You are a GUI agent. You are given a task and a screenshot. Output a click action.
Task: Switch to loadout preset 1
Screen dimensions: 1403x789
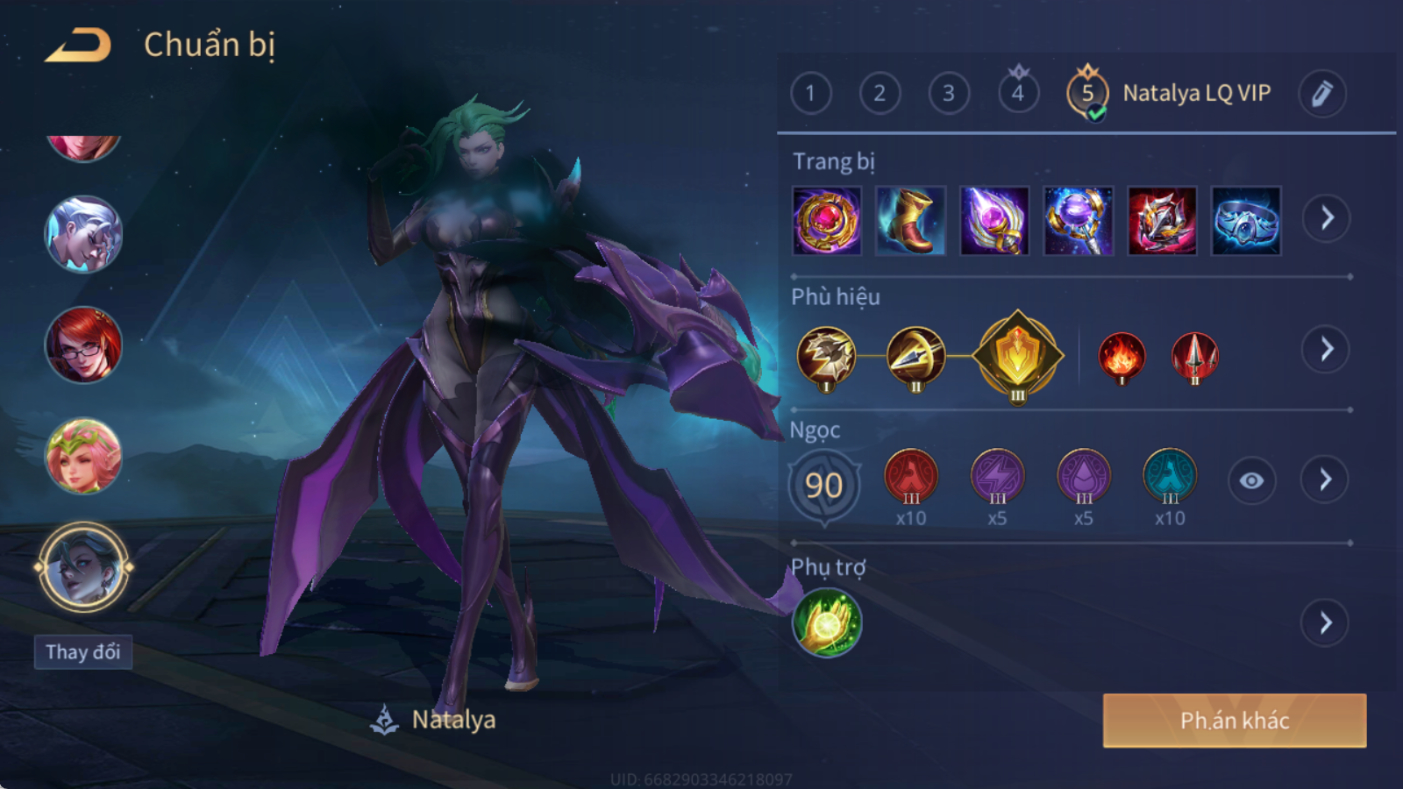(811, 94)
